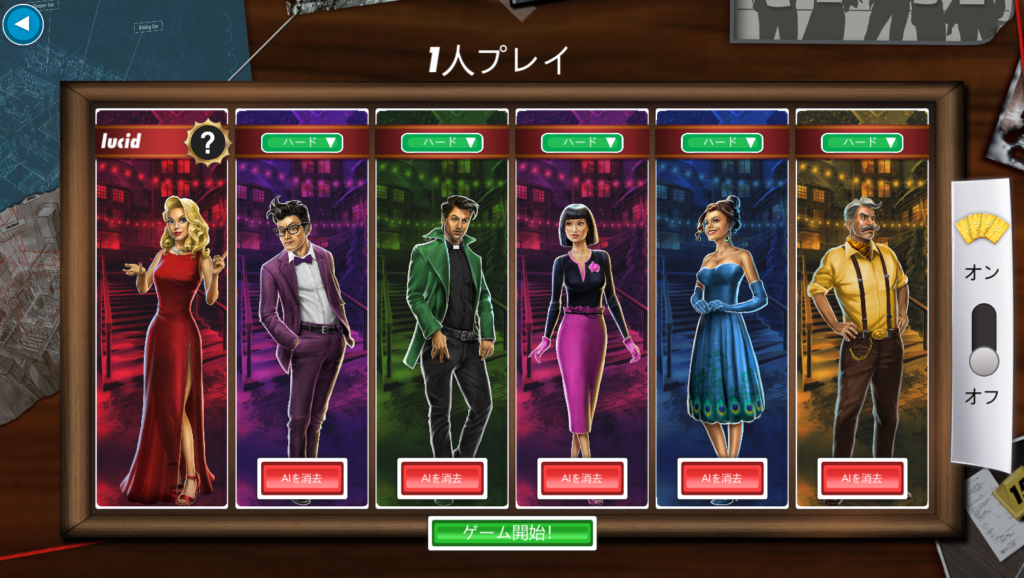Remove the AI playing the purple-suited man
The width and height of the screenshot is (1024, 578).
click(x=302, y=478)
